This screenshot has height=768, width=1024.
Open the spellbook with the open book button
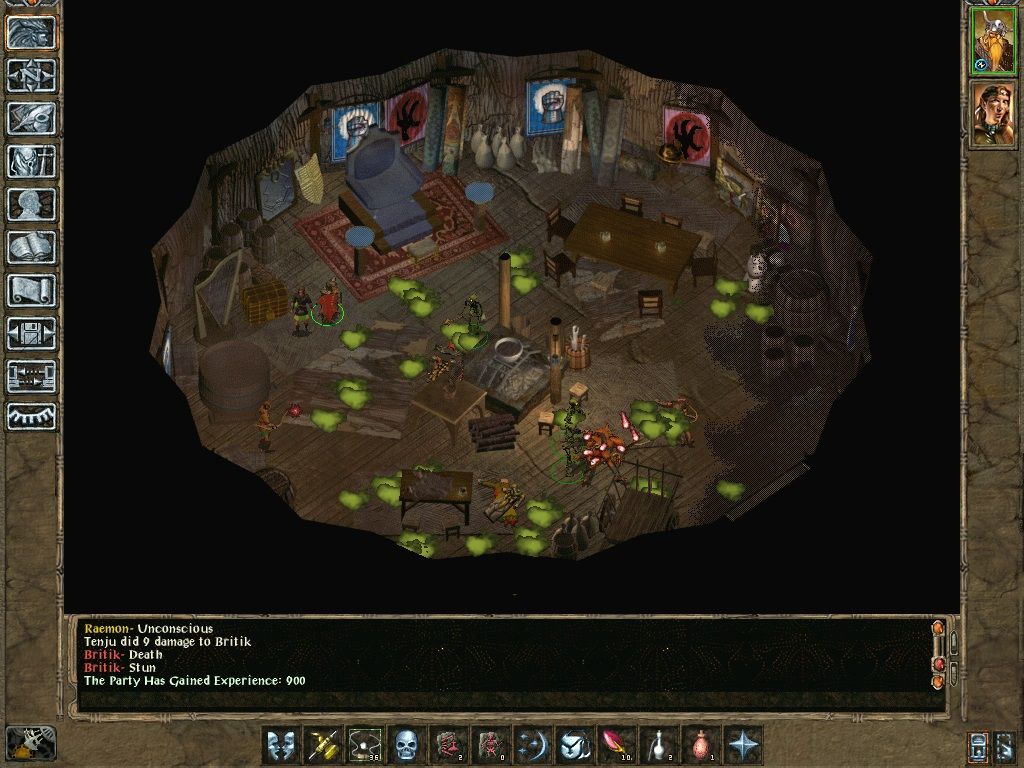[x=31, y=247]
